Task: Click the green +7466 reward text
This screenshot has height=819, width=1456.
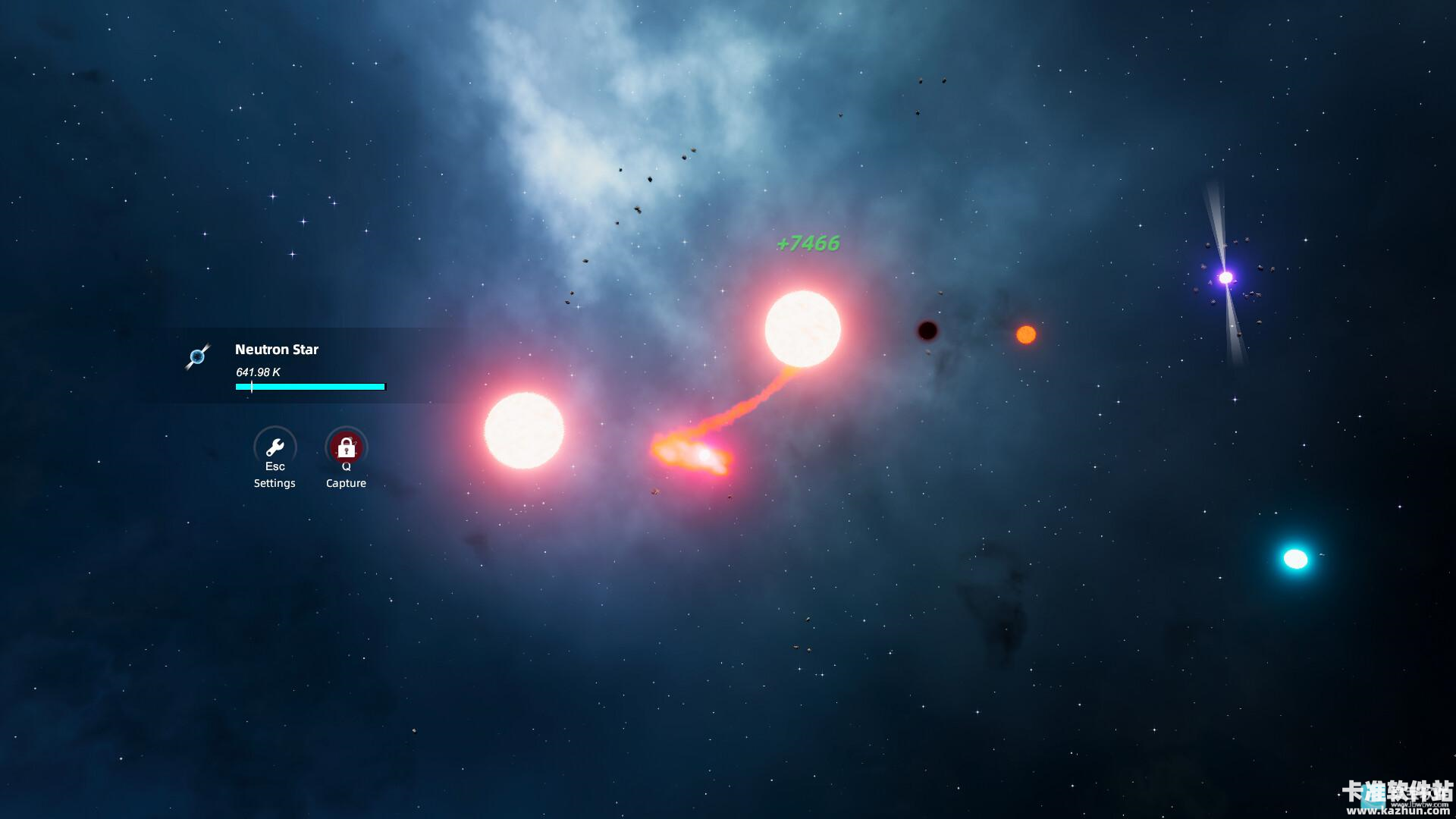Action: (808, 244)
